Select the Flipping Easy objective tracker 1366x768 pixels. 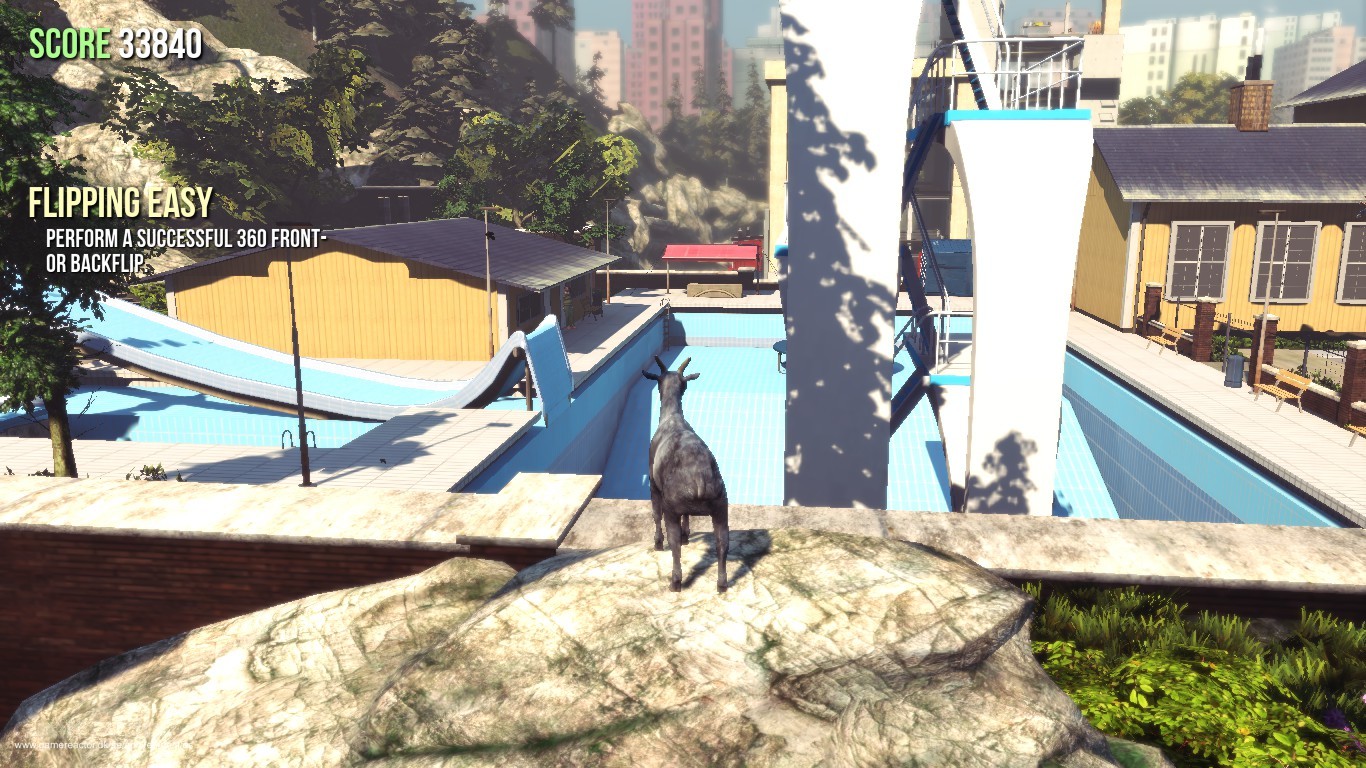[121, 204]
